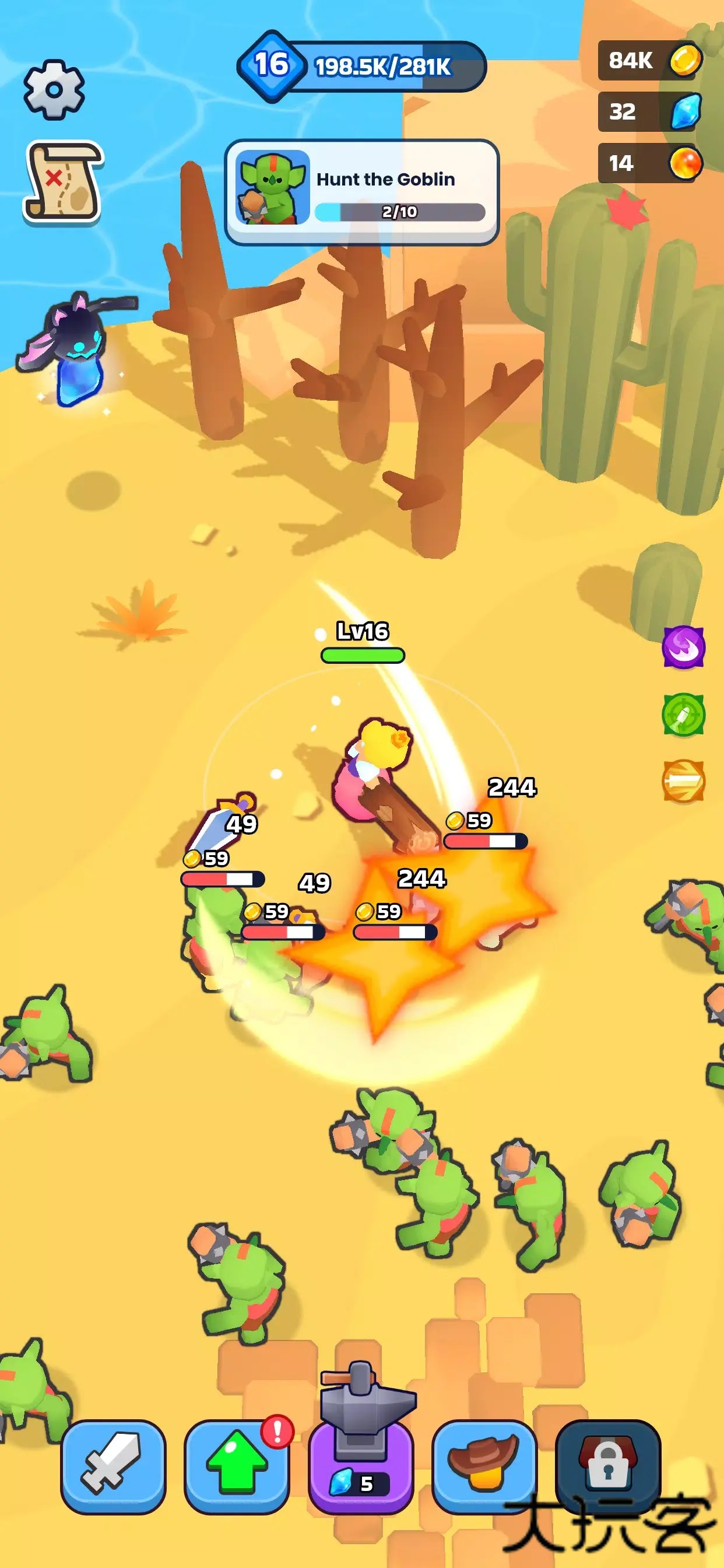724x1568 pixels.
Task: Open the settings gear menu
Action: point(54,90)
